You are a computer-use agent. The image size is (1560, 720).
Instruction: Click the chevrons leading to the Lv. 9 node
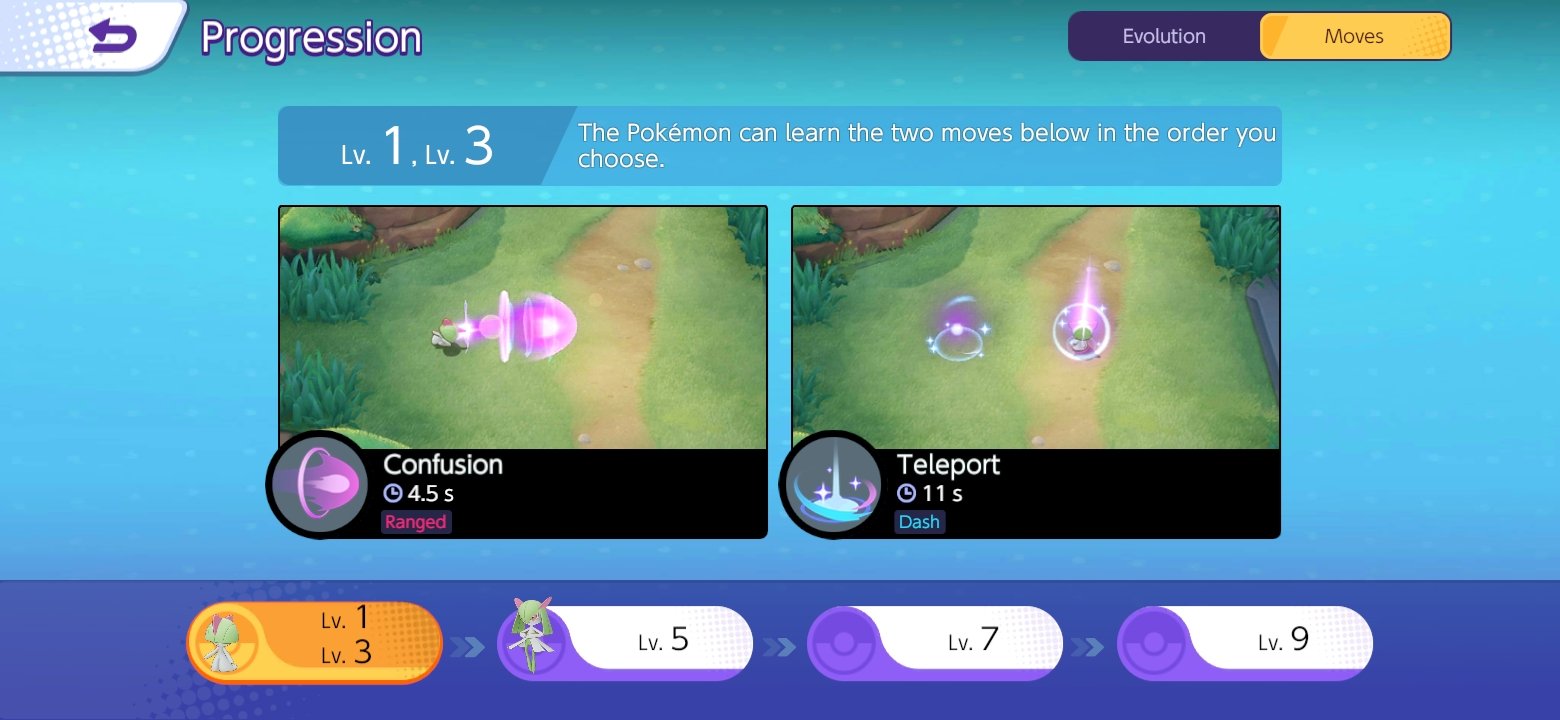pyautogui.click(x=1091, y=645)
